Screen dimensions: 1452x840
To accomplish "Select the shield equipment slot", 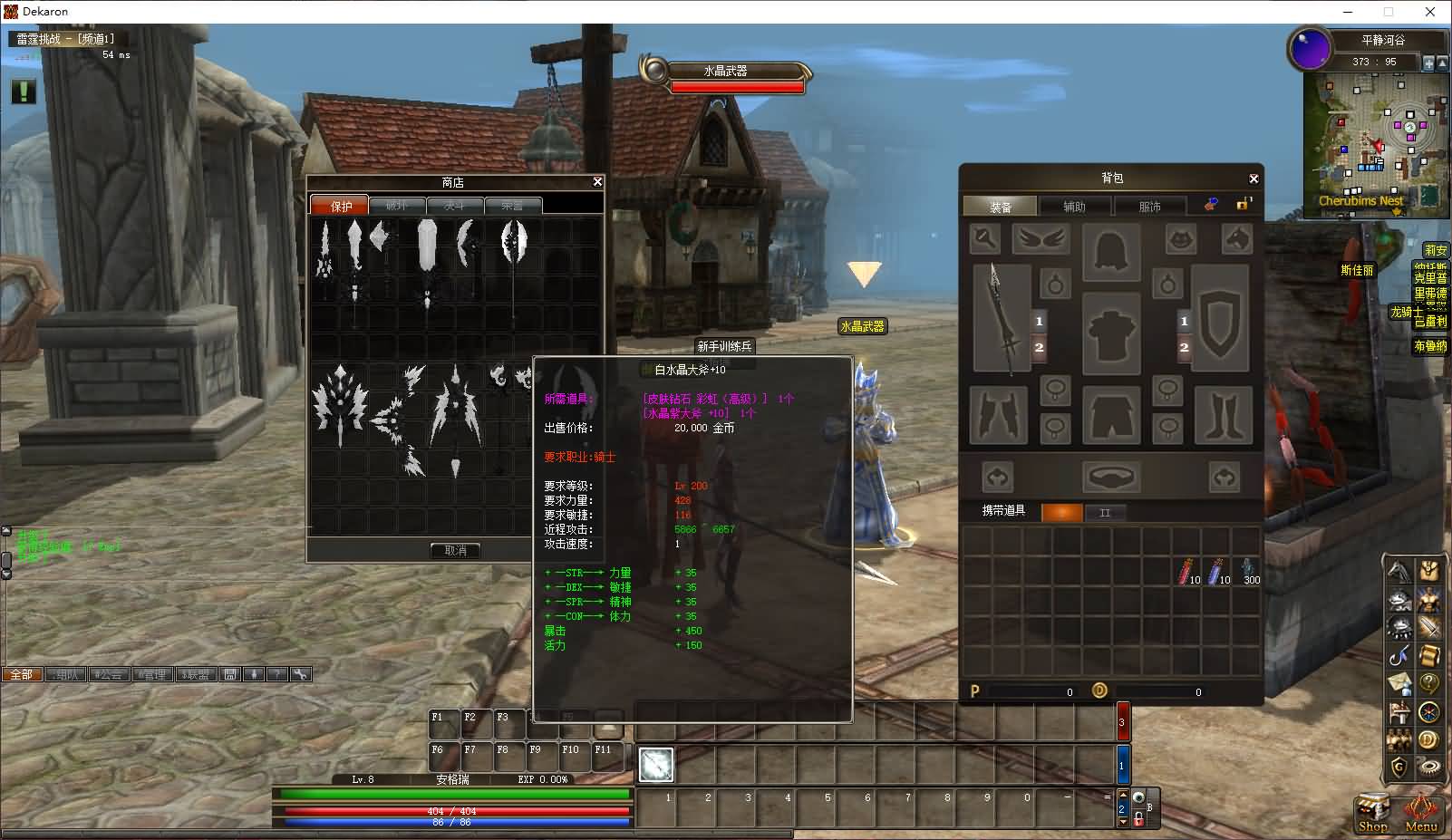I will pos(1219,318).
